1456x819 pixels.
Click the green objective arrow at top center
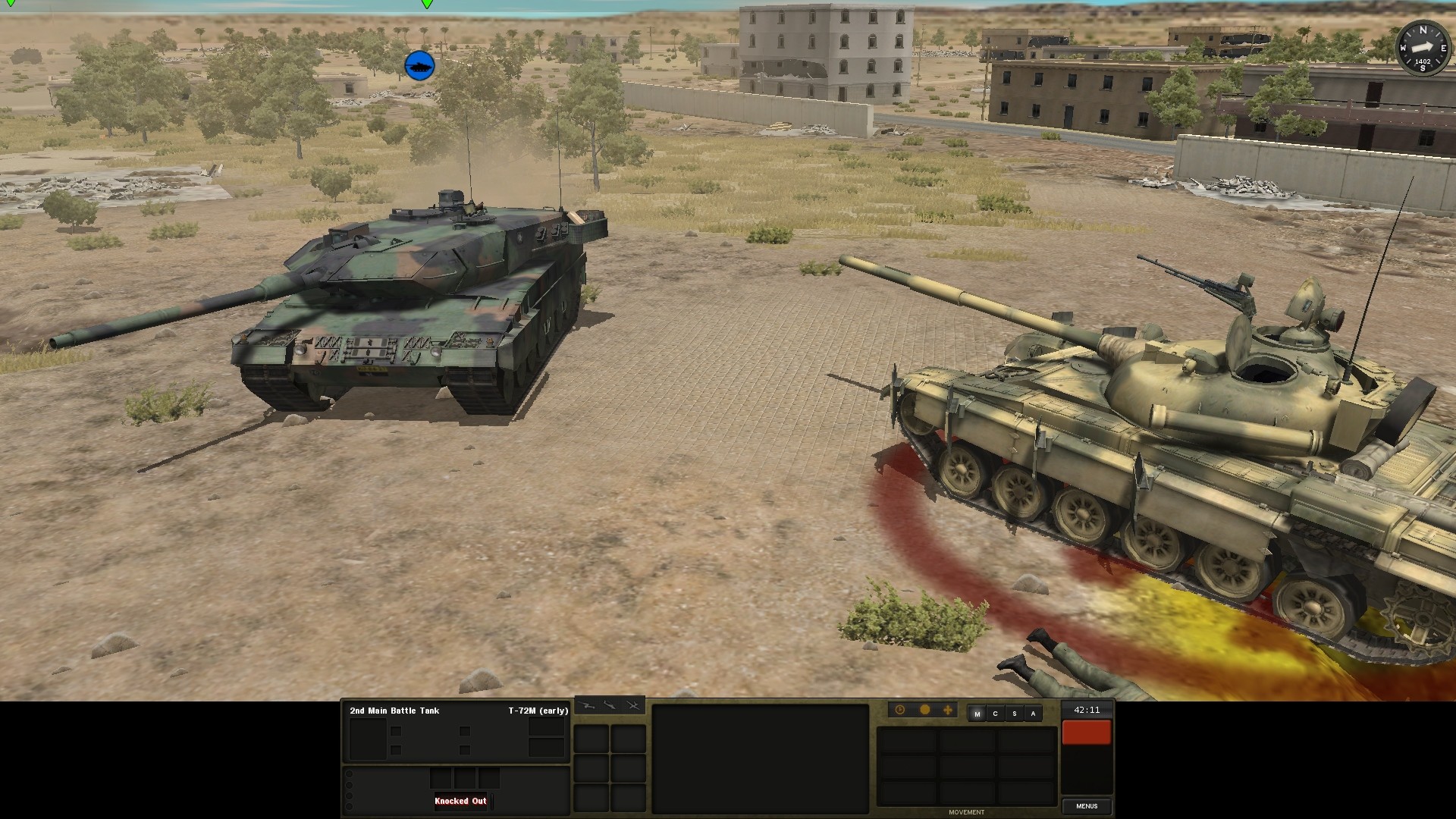[x=427, y=5]
